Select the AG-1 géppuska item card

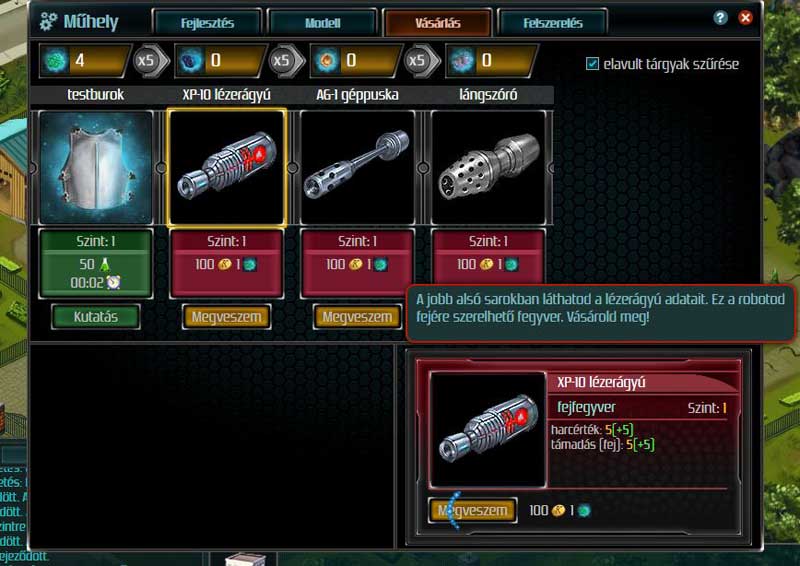click(x=358, y=167)
